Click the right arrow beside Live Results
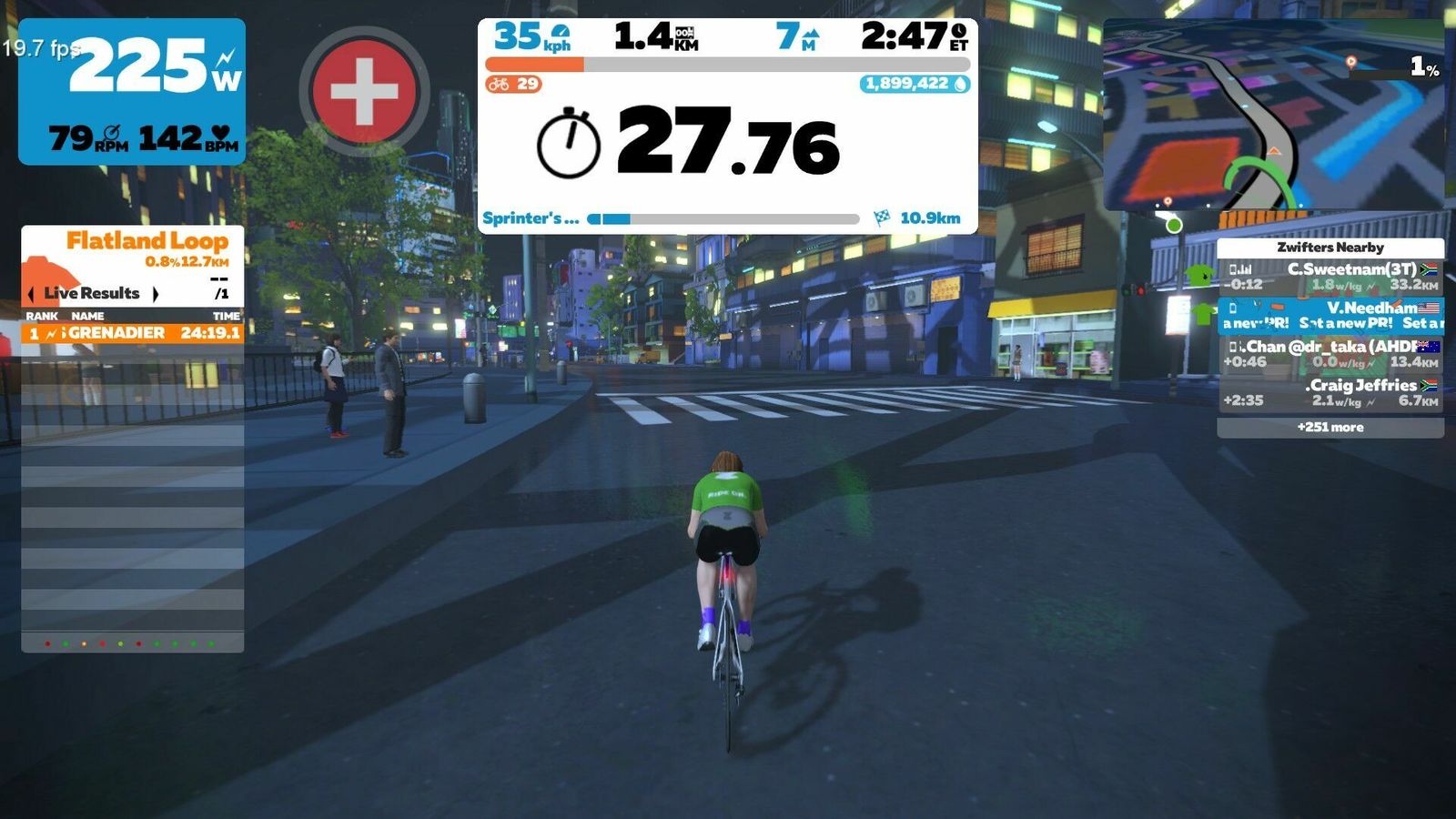1456x819 pixels. click(156, 293)
